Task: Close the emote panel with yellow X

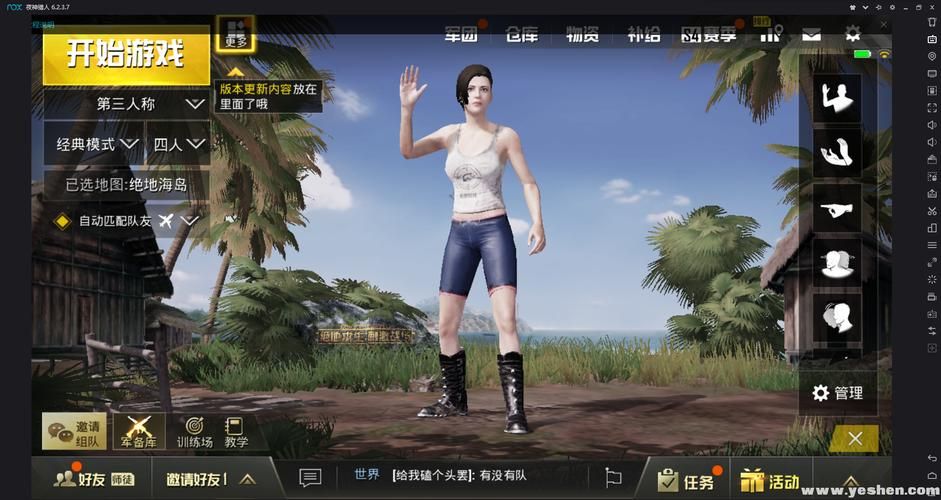Action: click(x=854, y=438)
